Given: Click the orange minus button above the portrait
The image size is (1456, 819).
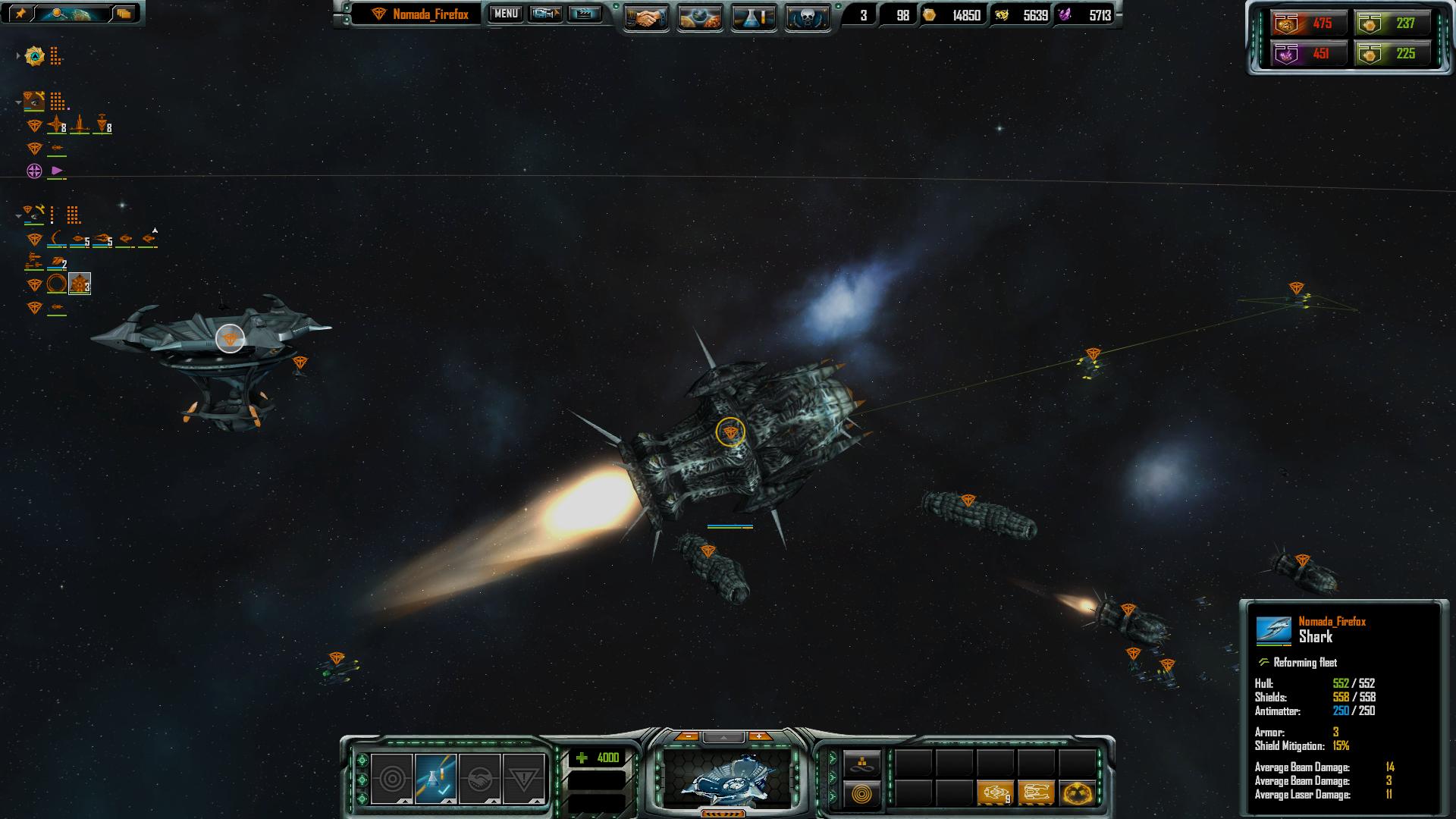Looking at the screenshot, I should coord(687,736).
